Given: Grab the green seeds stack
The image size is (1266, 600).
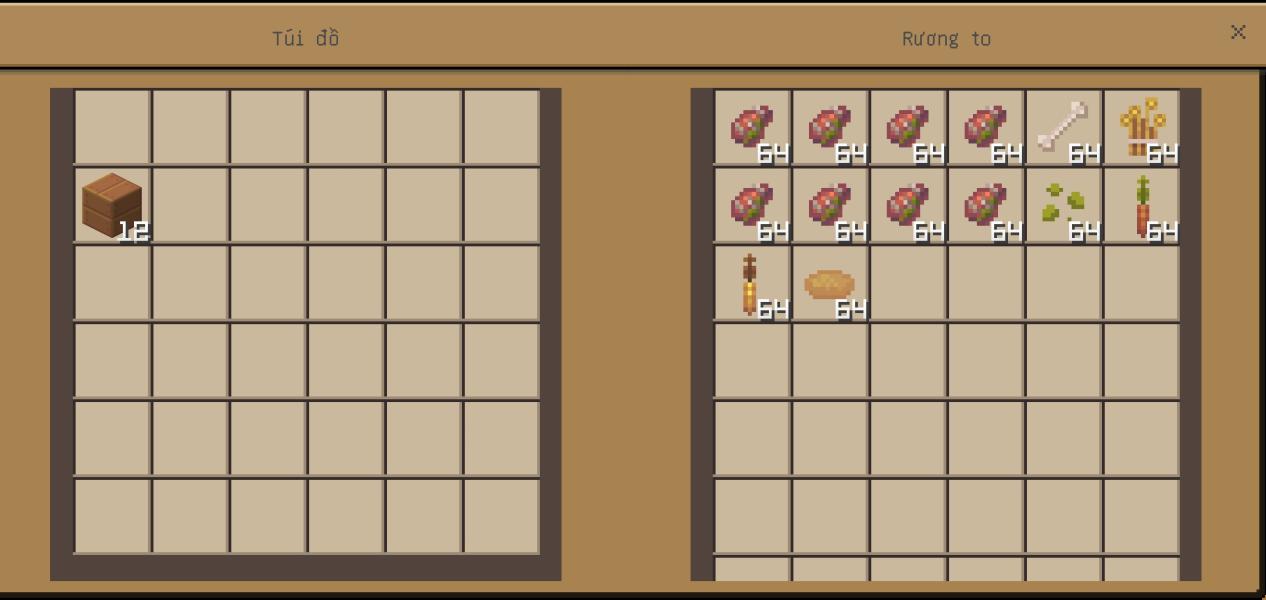Looking at the screenshot, I should click(x=1064, y=205).
